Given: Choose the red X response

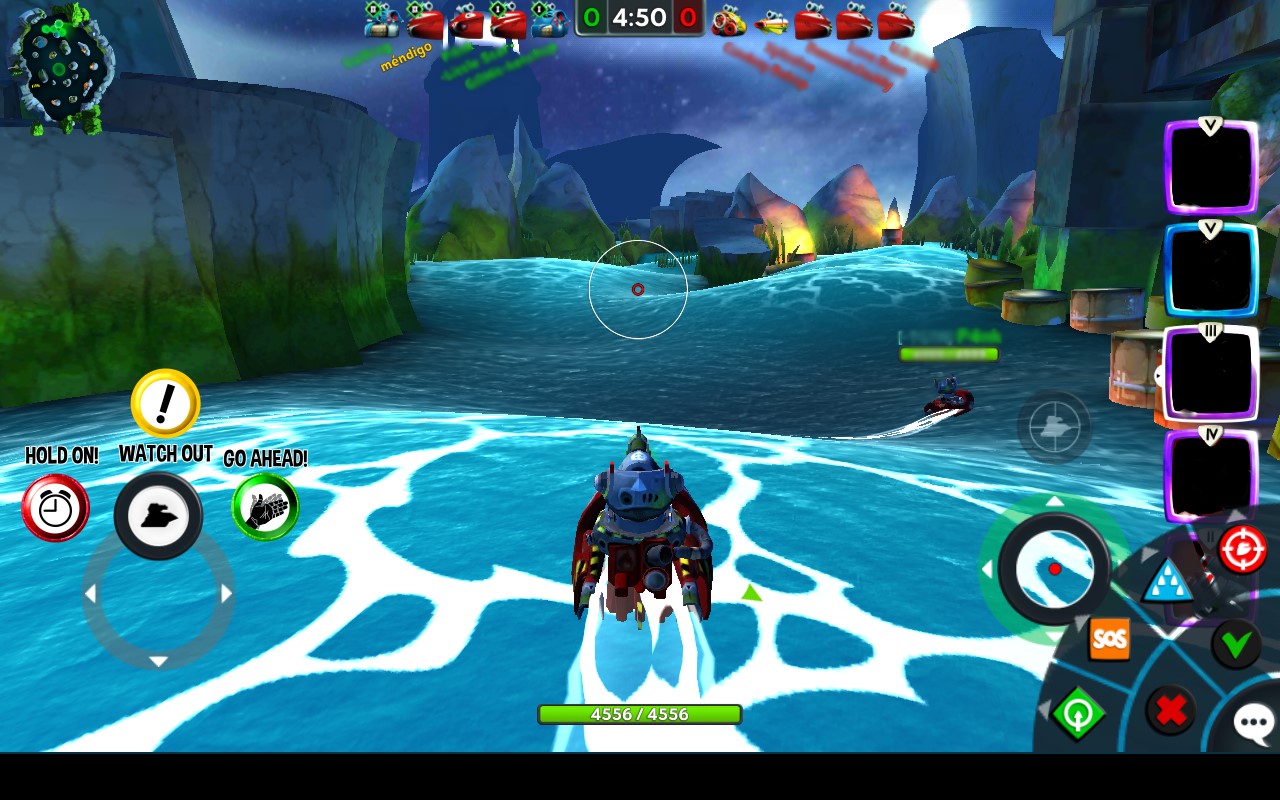Looking at the screenshot, I should tap(1170, 711).
